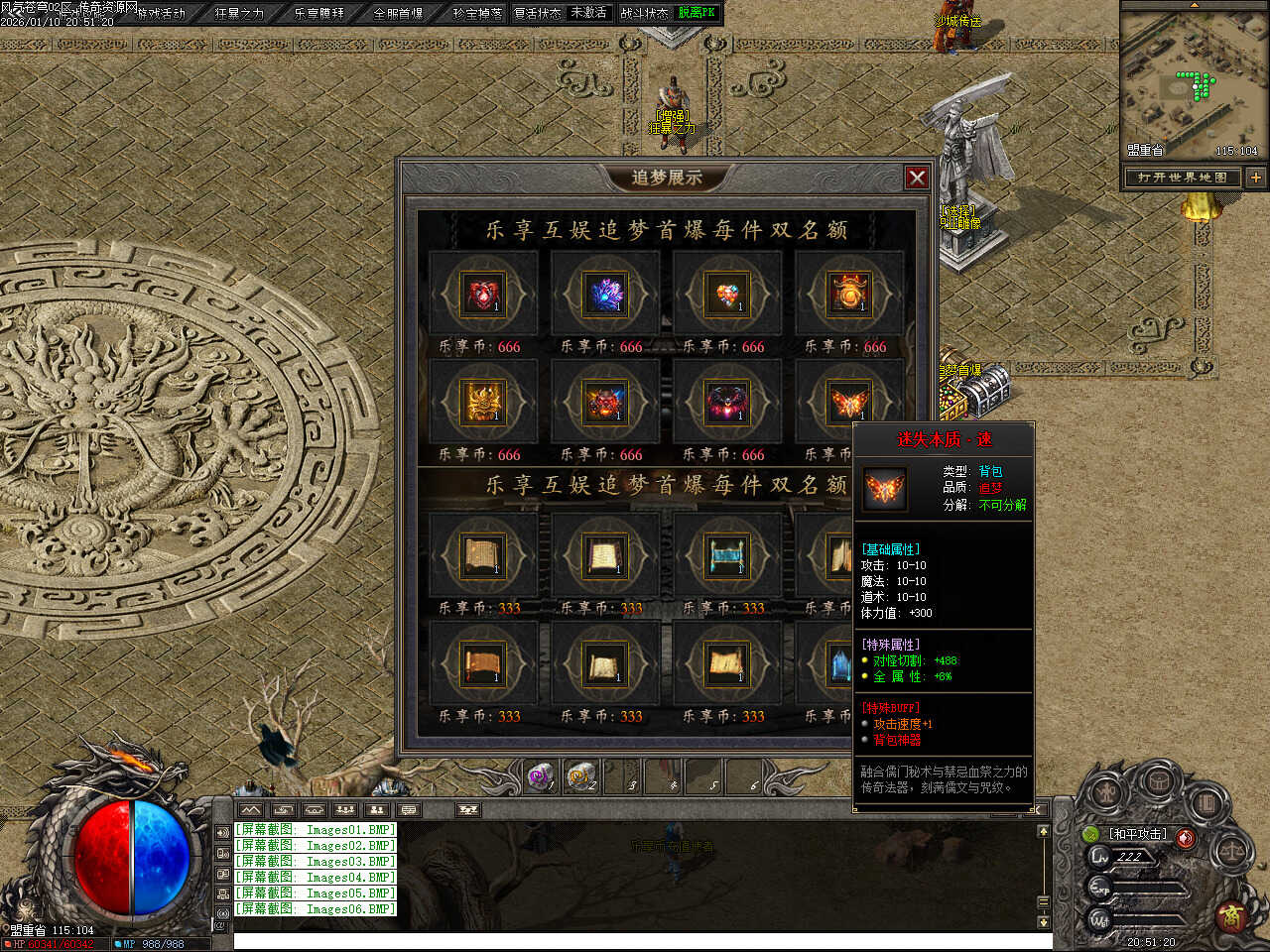Viewport: 1270px width, 952px height.
Task: Select the red demon mask item
Action: click(605, 403)
